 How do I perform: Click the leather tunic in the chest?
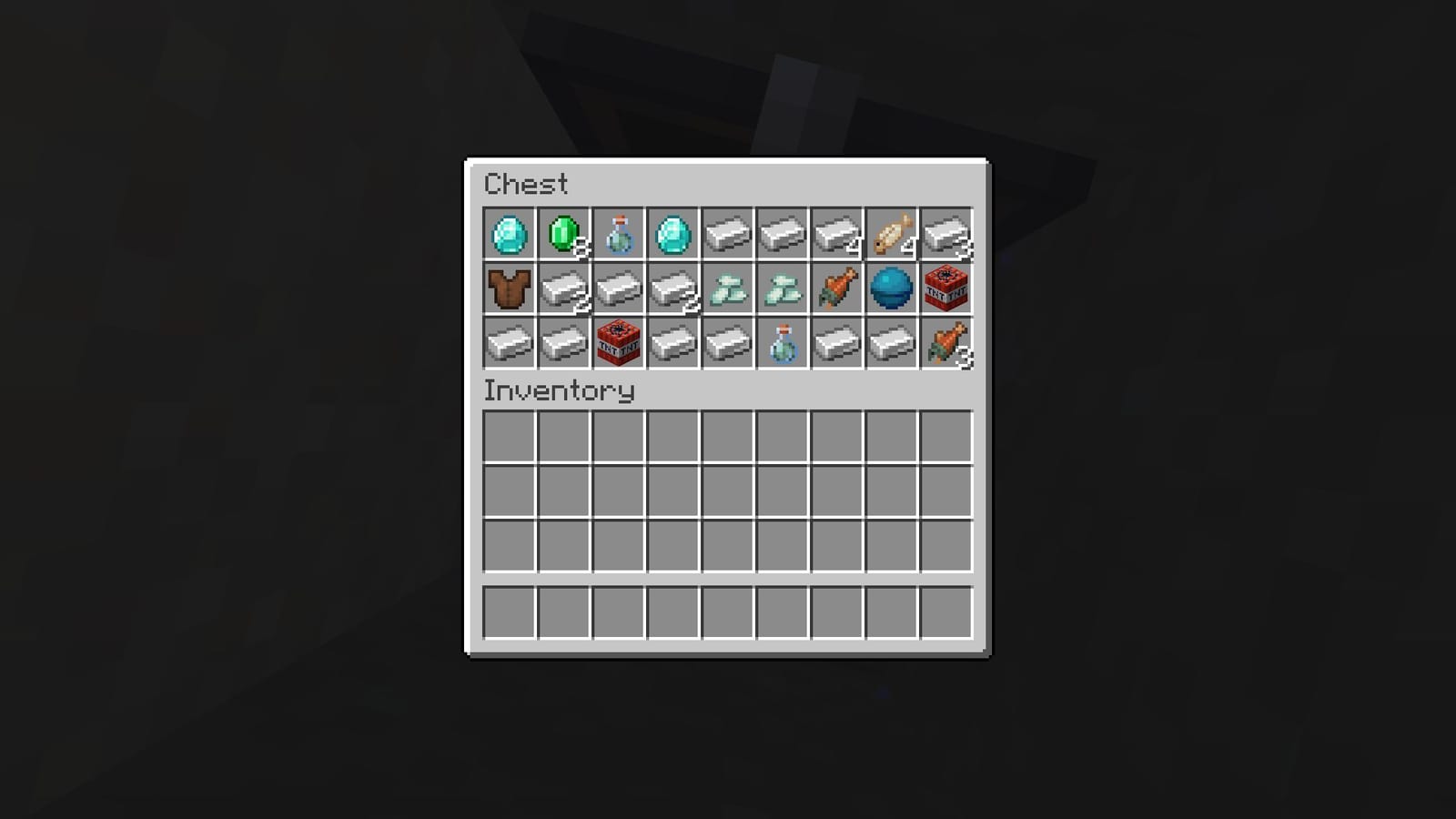[x=508, y=289]
